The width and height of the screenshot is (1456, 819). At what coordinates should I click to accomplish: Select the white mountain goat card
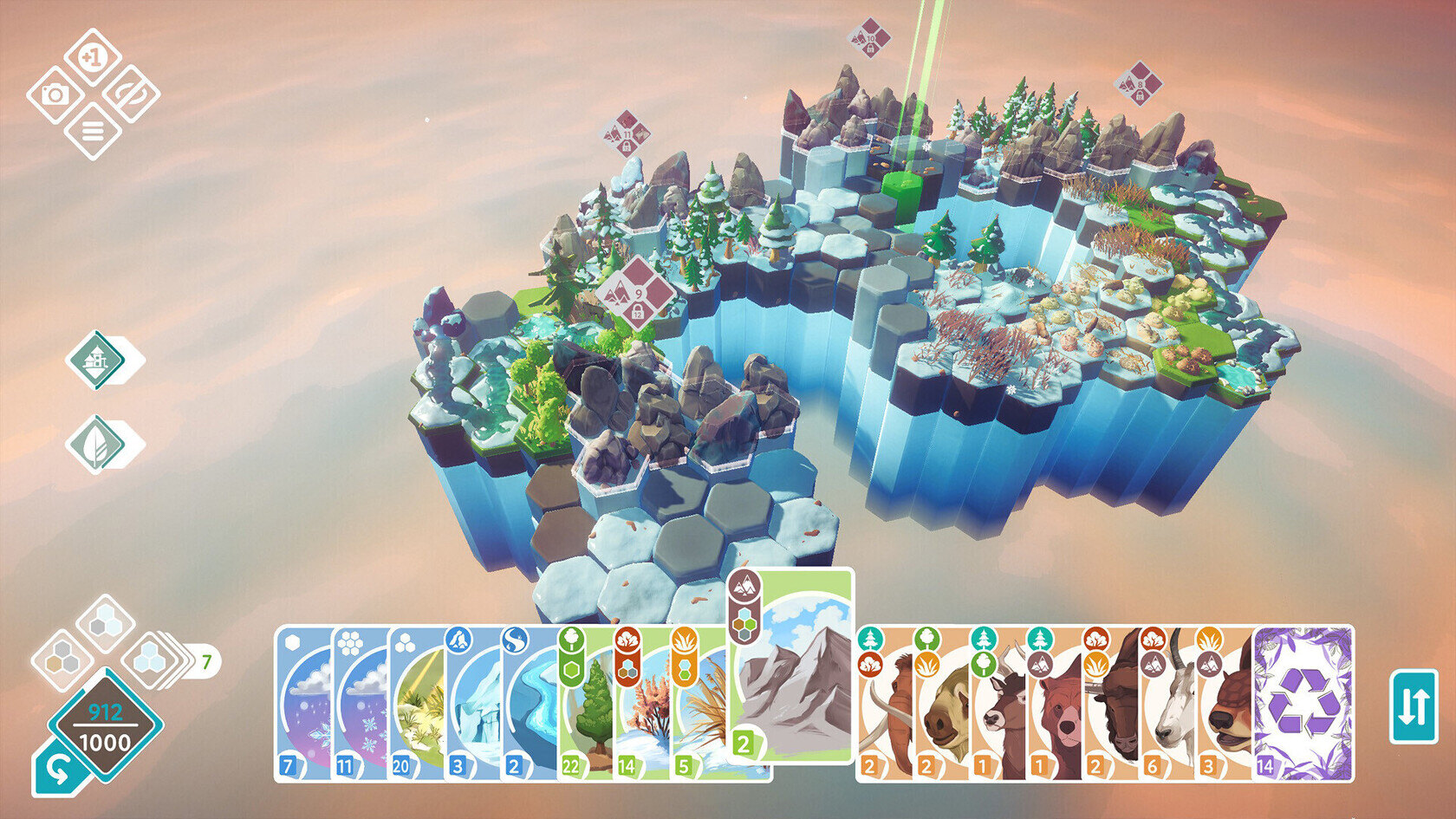[x=1166, y=704]
